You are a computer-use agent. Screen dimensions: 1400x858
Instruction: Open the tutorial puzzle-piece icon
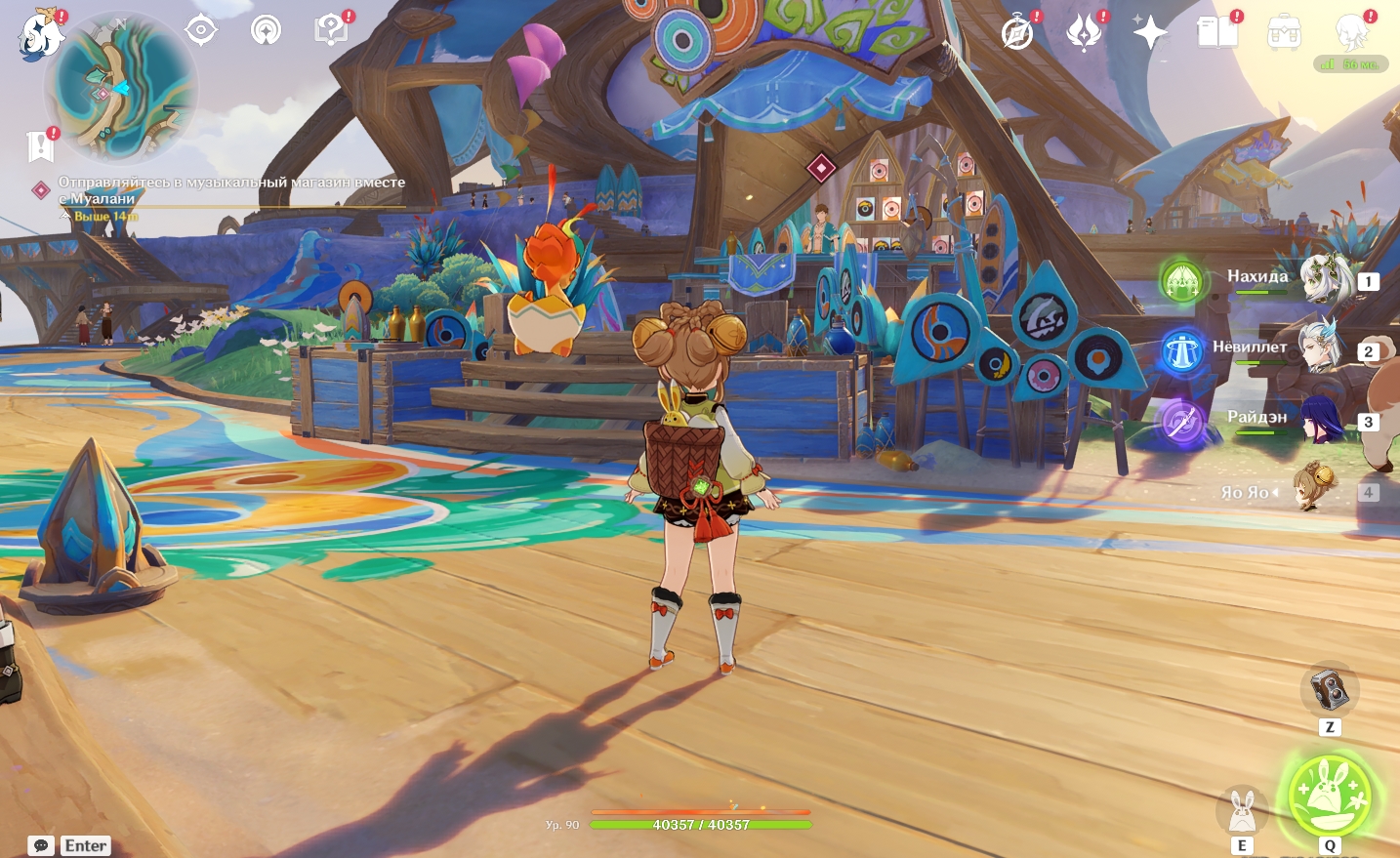click(331, 30)
